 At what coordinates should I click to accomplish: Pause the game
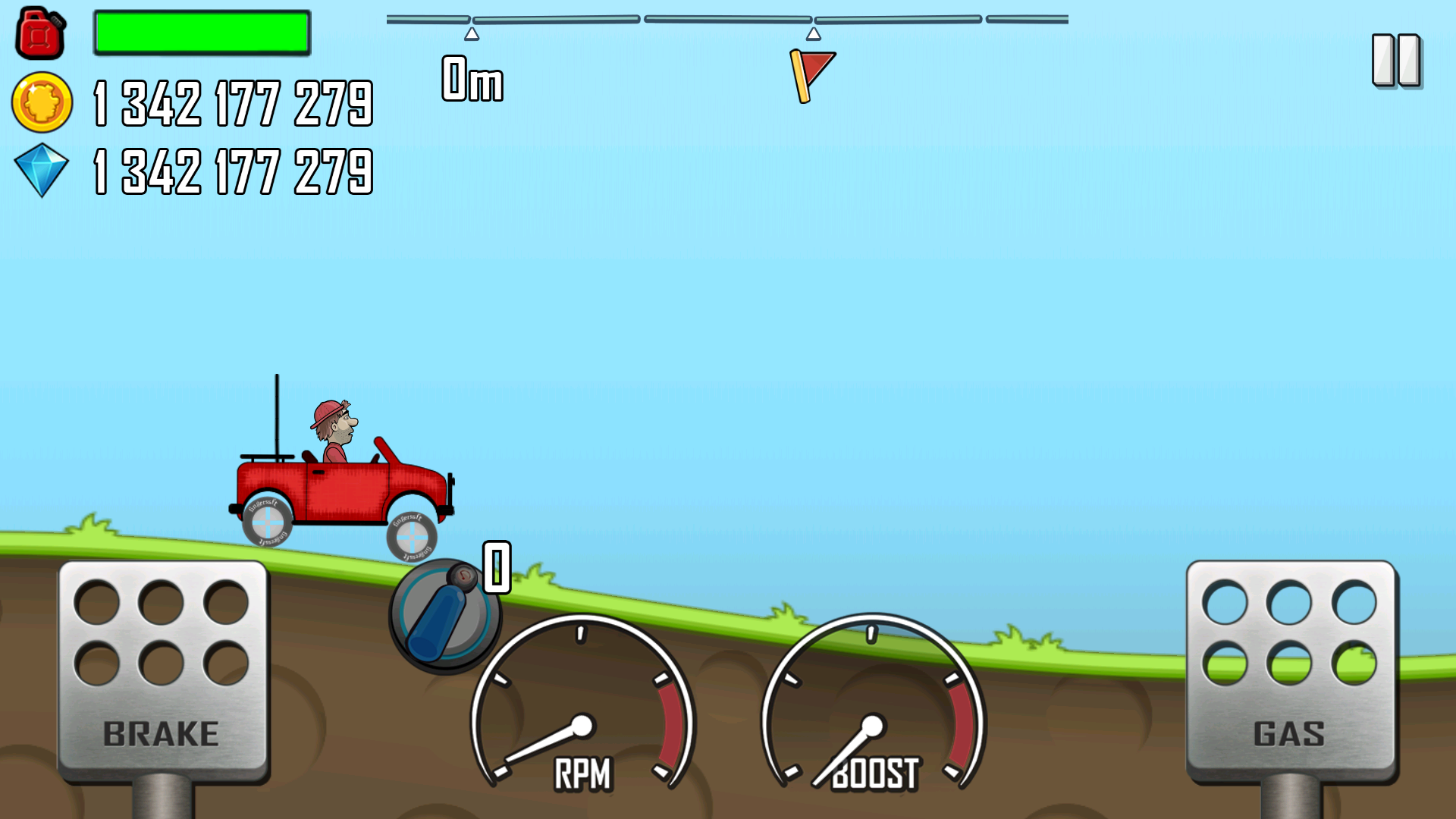[x=1396, y=60]
